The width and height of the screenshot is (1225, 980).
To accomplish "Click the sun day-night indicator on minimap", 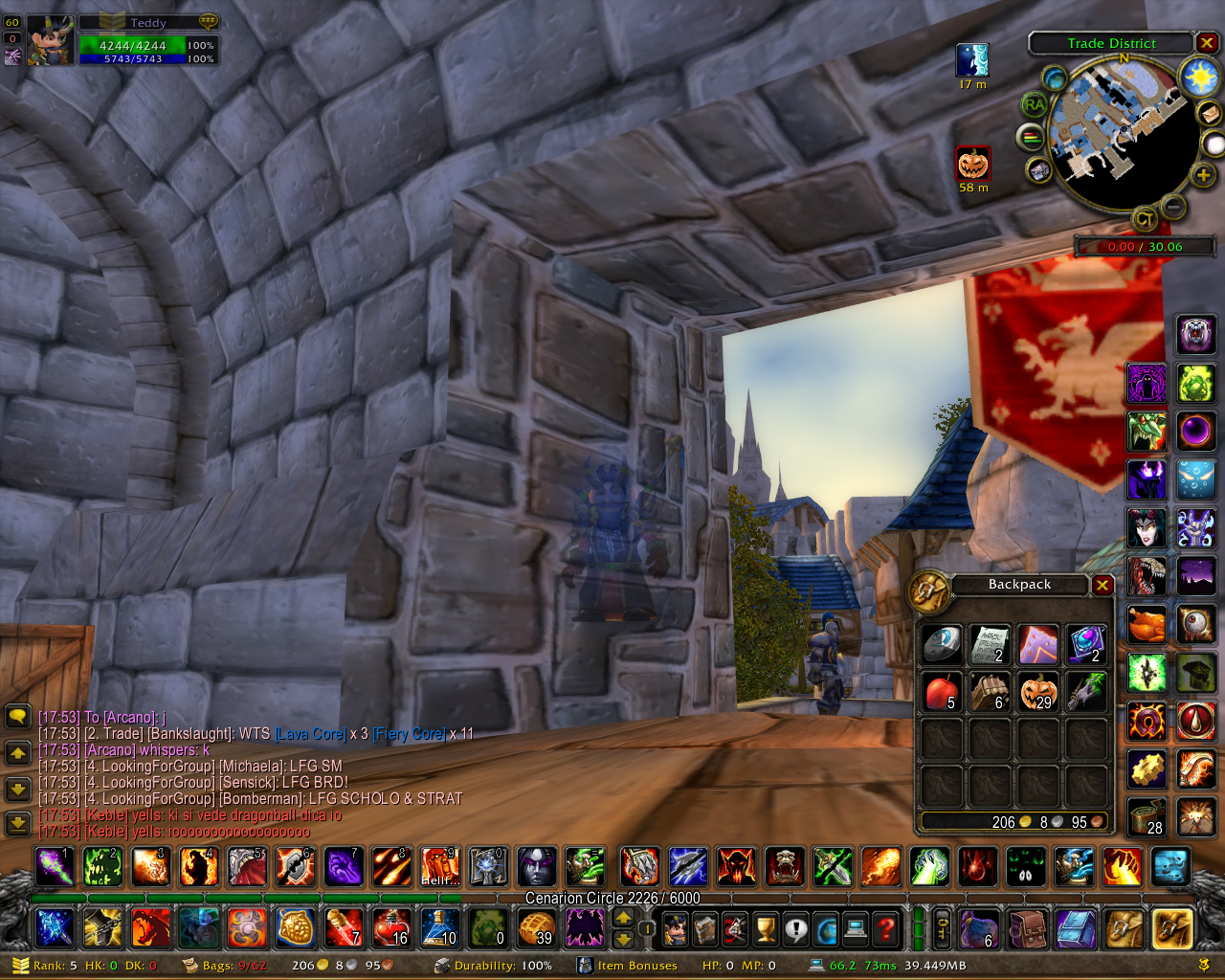I will (x=1199, y=77).
